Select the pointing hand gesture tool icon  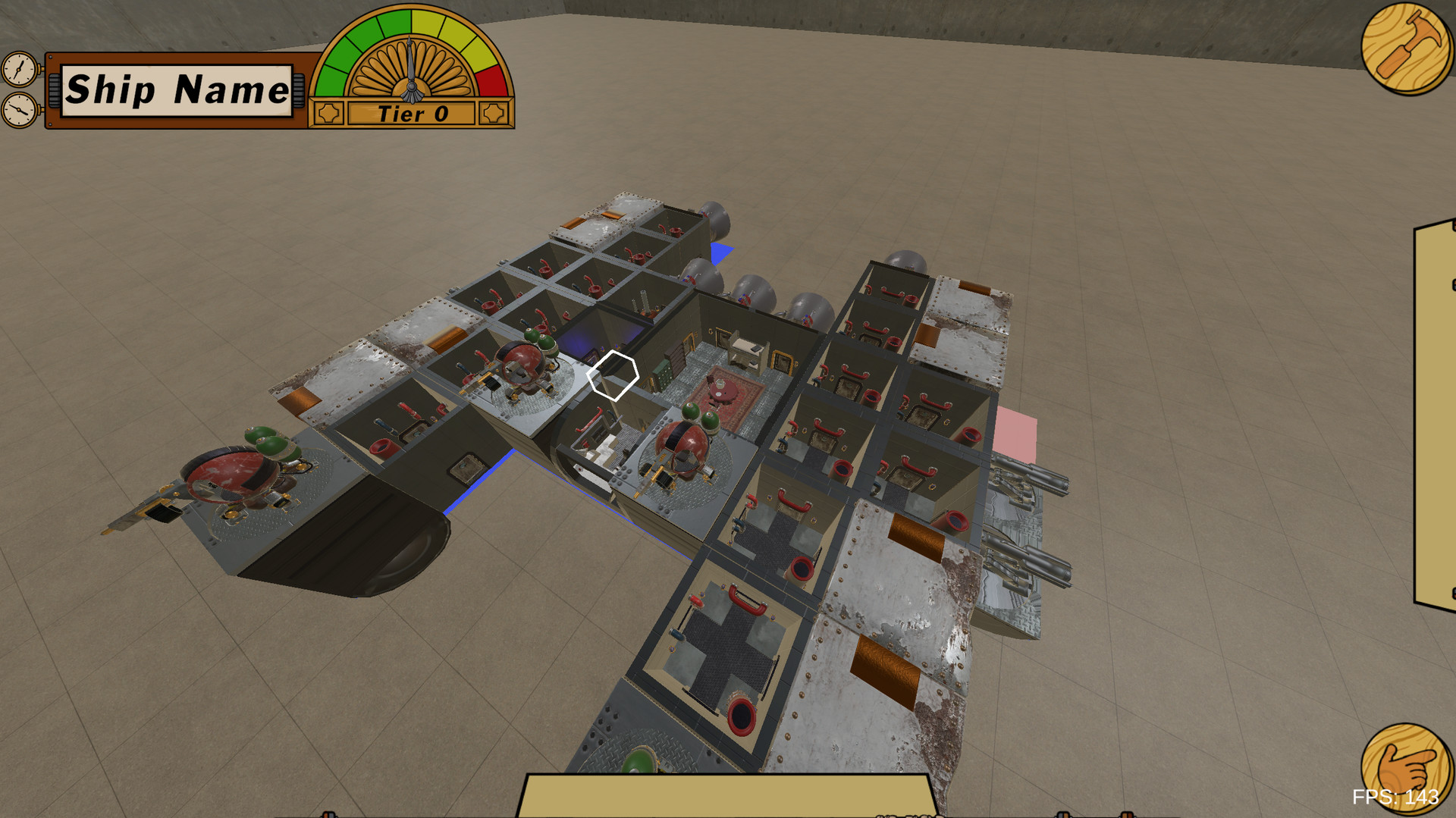(x=1407, y=768)
